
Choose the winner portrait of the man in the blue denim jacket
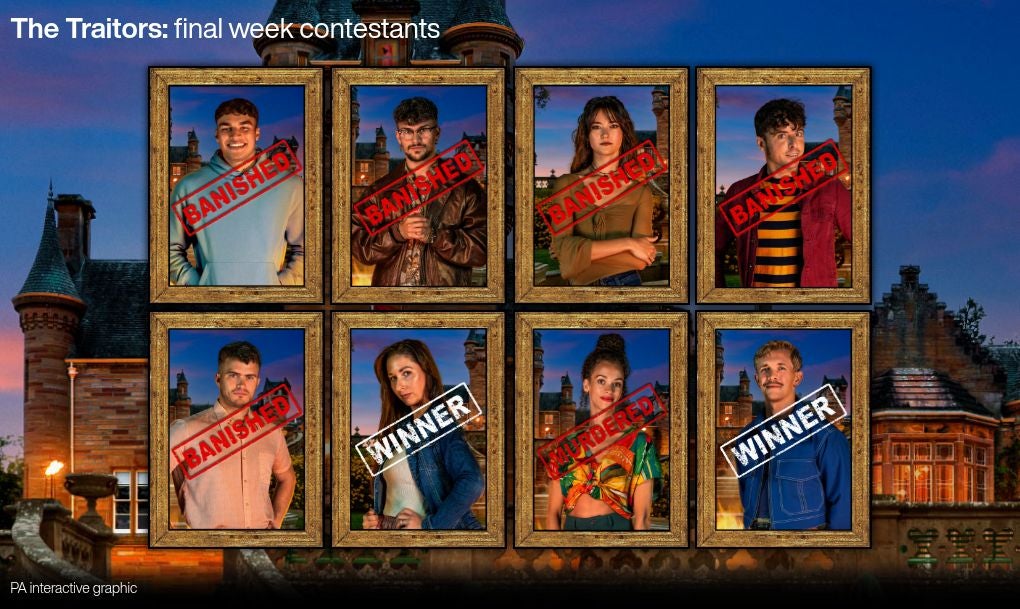[x=783, y=430]
